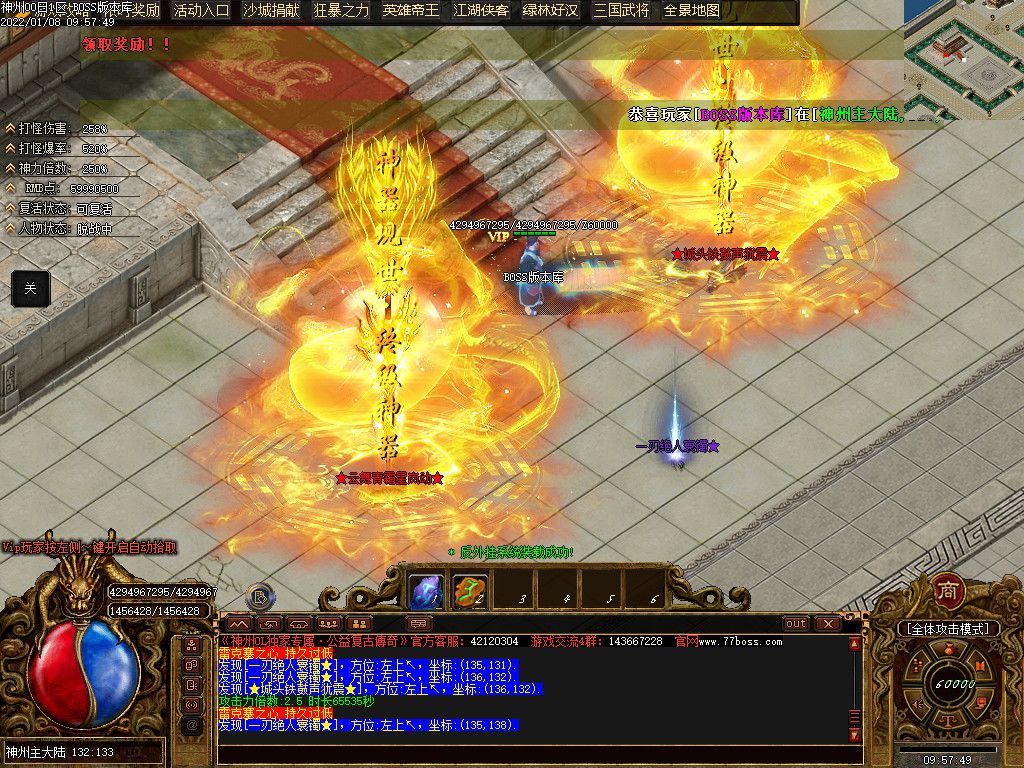Use the orange-green item in hotbar slot 2

470,591
